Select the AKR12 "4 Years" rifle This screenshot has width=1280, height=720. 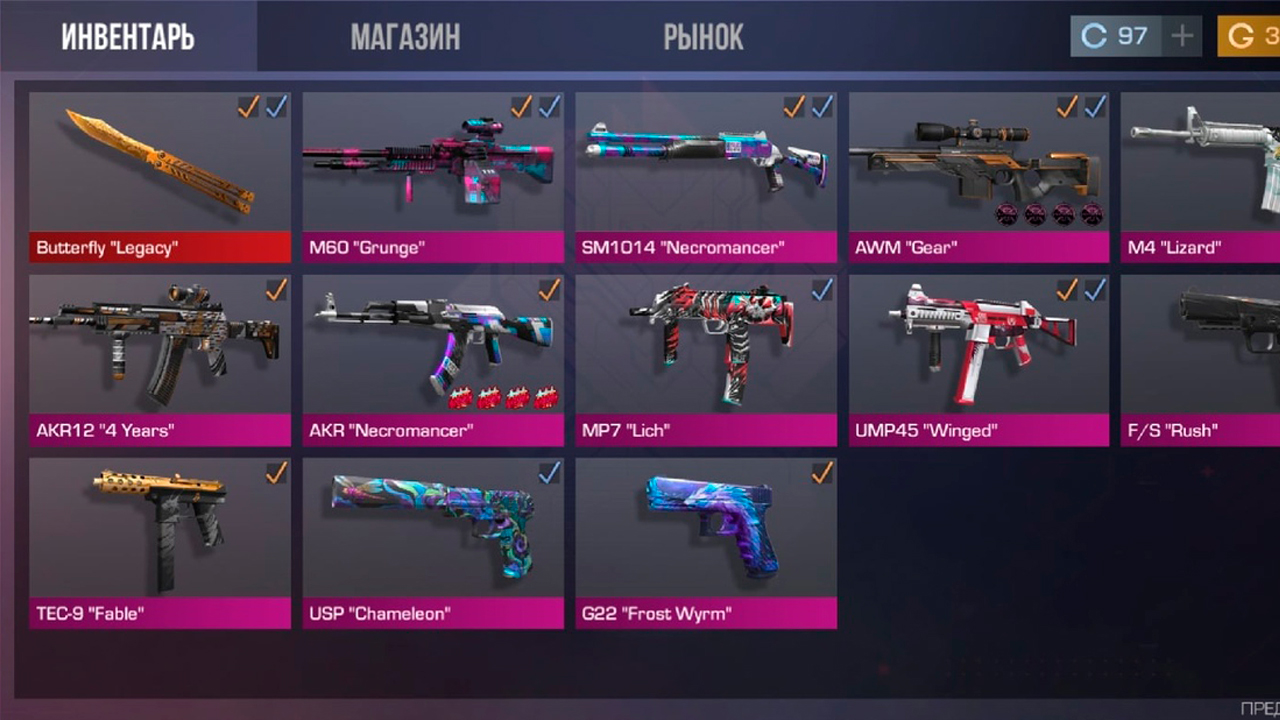tap(160, 360)
